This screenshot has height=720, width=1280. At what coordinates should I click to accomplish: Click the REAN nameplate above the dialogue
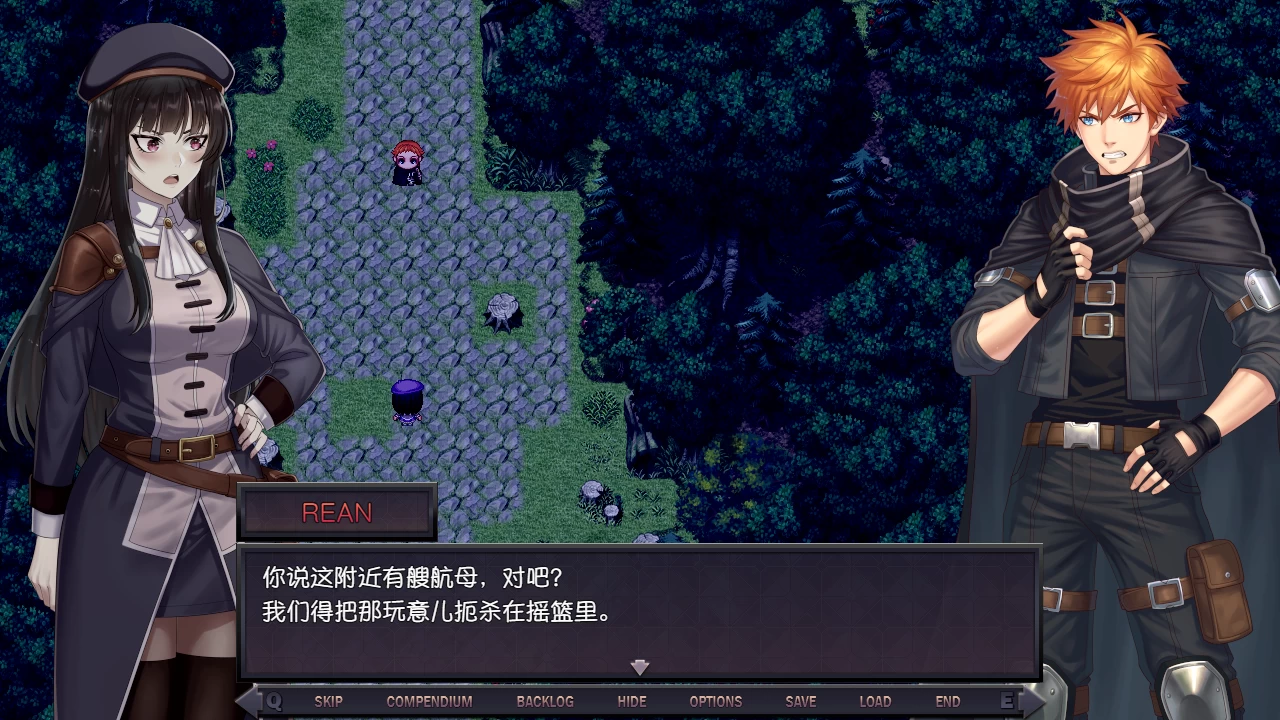(337, 513)
